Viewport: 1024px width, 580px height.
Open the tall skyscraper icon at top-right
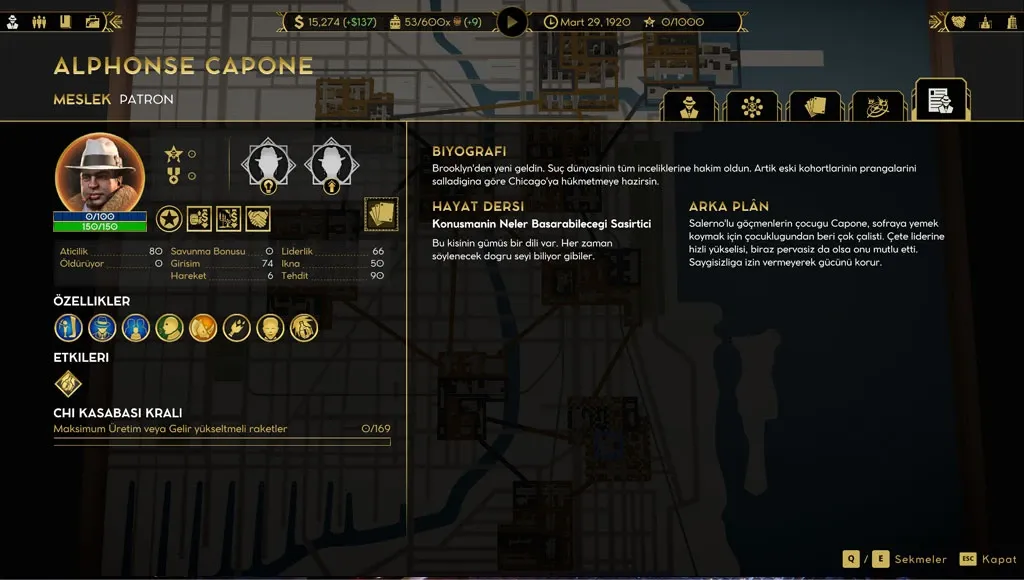point(985,21)
